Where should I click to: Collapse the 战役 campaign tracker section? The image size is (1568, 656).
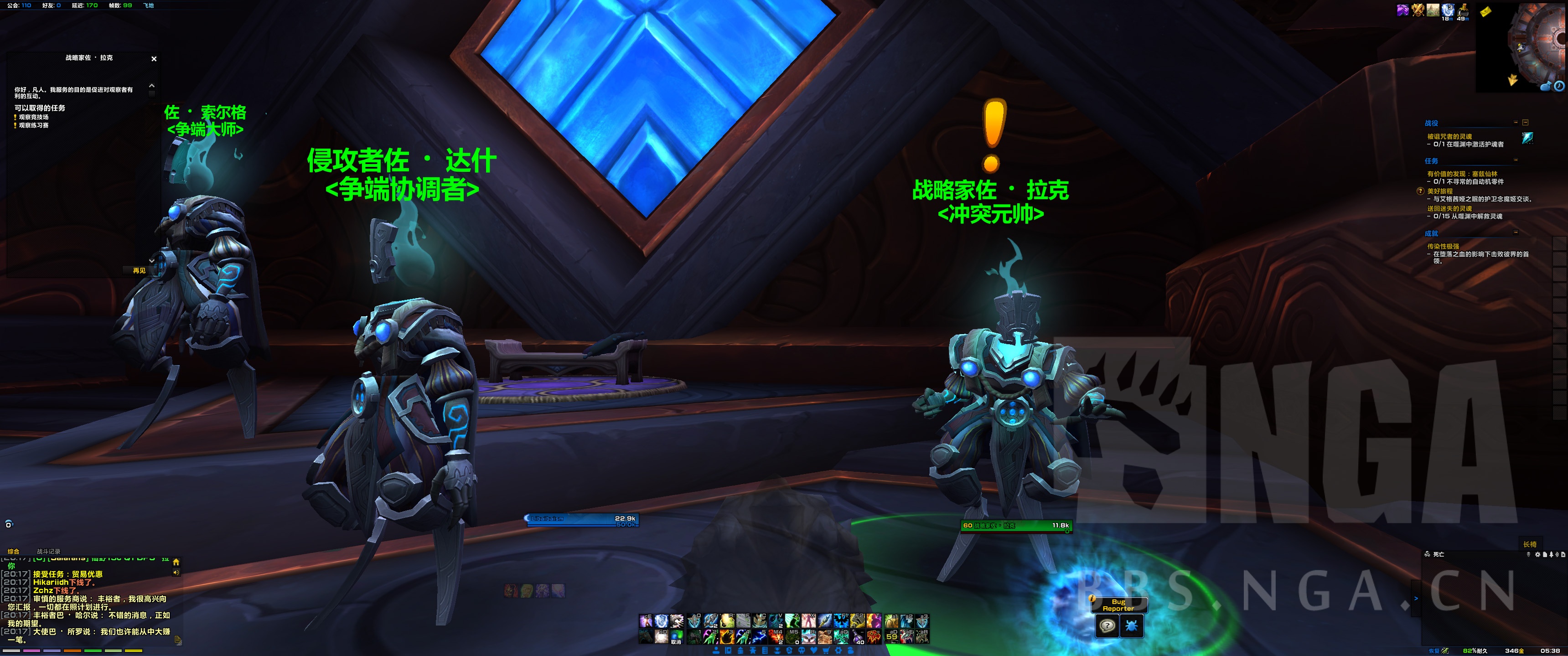(x=1515, y=123)
